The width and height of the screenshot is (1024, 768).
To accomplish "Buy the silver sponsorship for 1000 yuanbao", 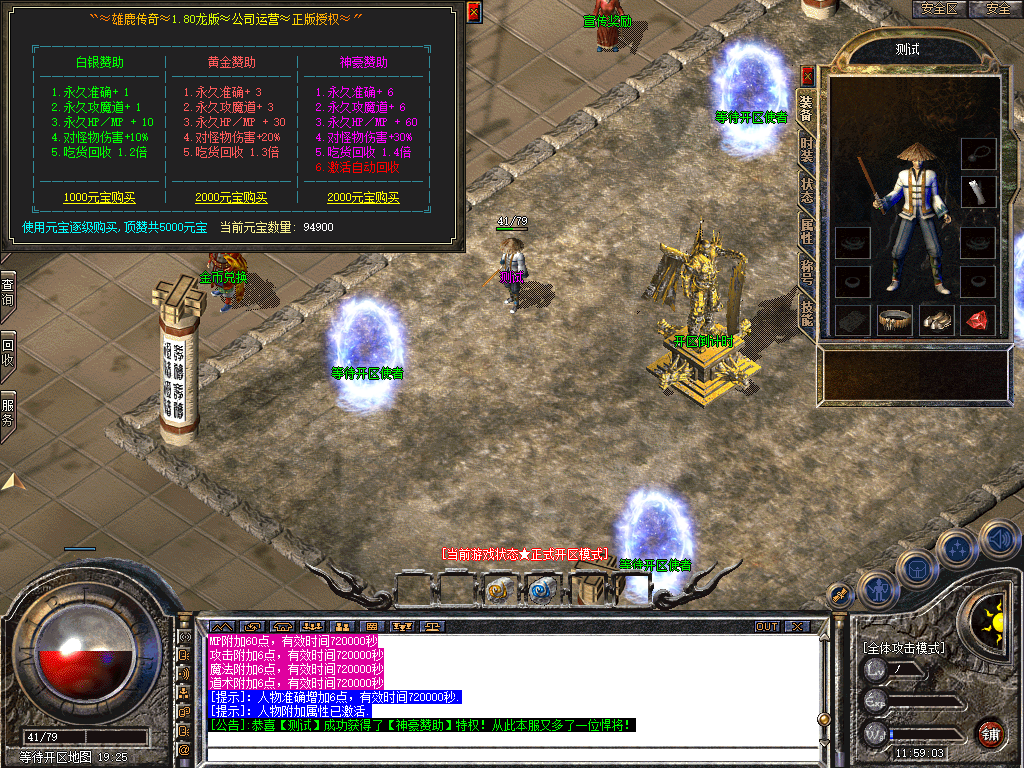I will pyautogui.click(x=99, y=198).
